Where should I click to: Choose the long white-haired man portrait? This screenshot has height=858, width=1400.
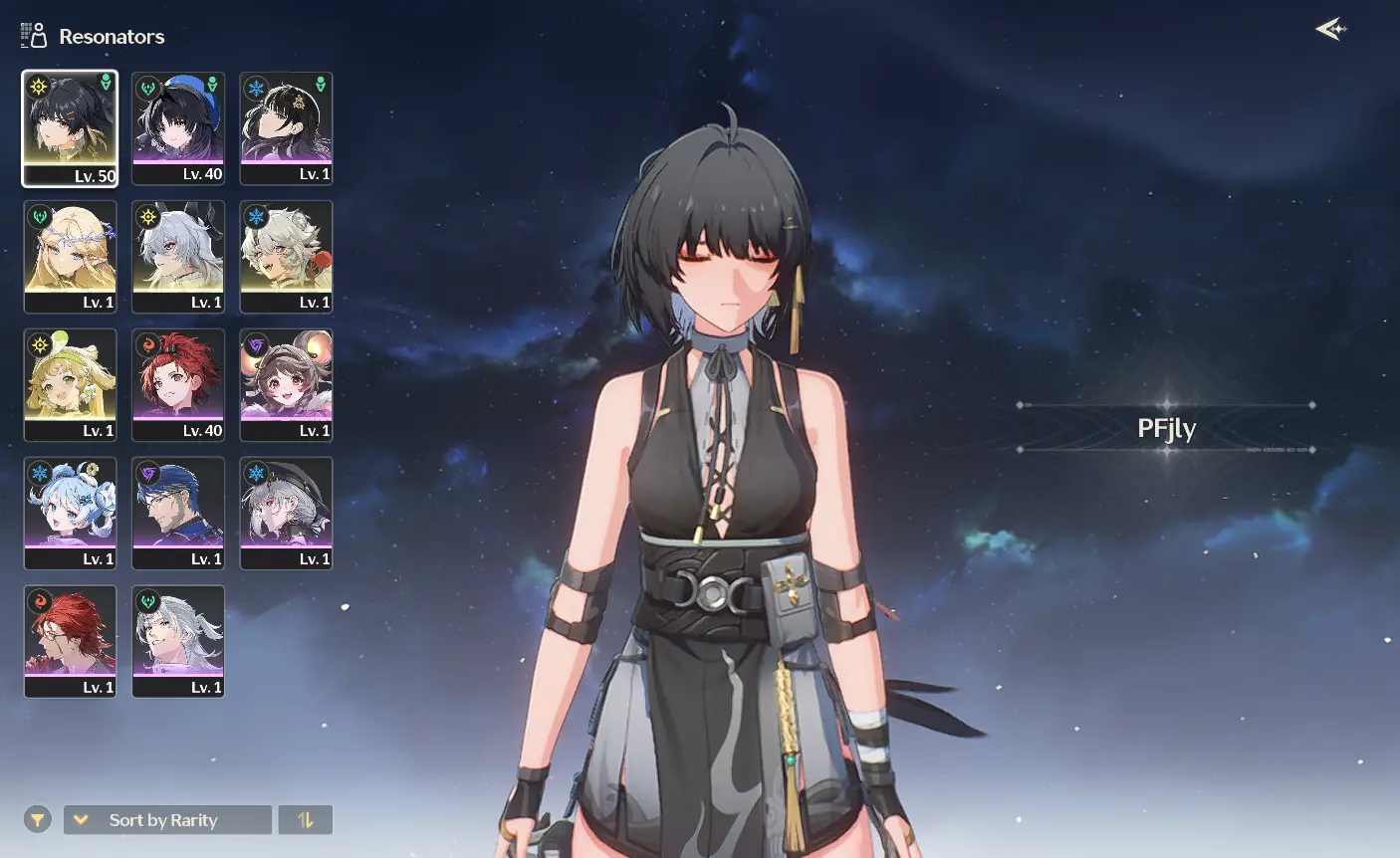[178, 642]
